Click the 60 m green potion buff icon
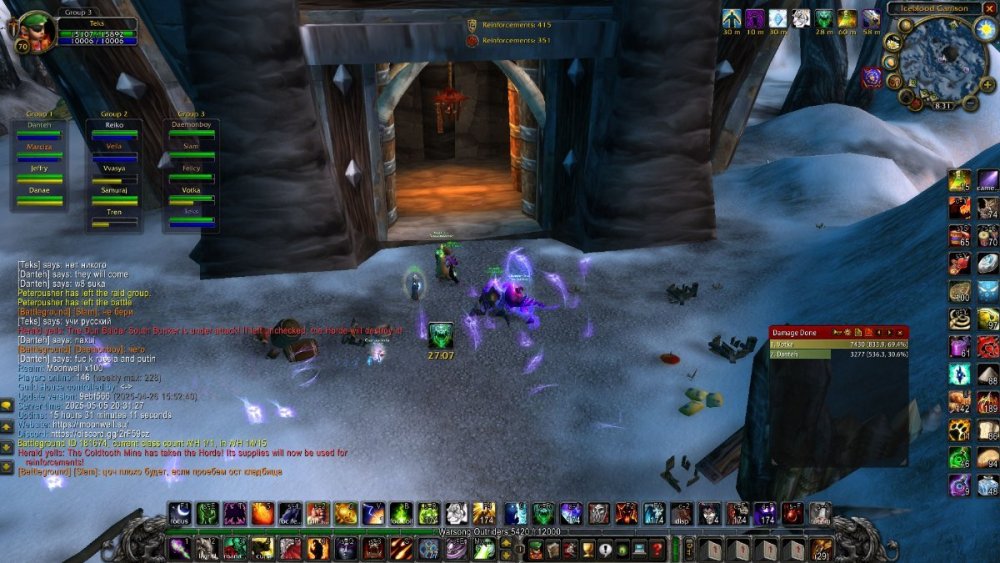Image resolution: width=1000 pixels, height=563 pixels. [x=847, y=19]
